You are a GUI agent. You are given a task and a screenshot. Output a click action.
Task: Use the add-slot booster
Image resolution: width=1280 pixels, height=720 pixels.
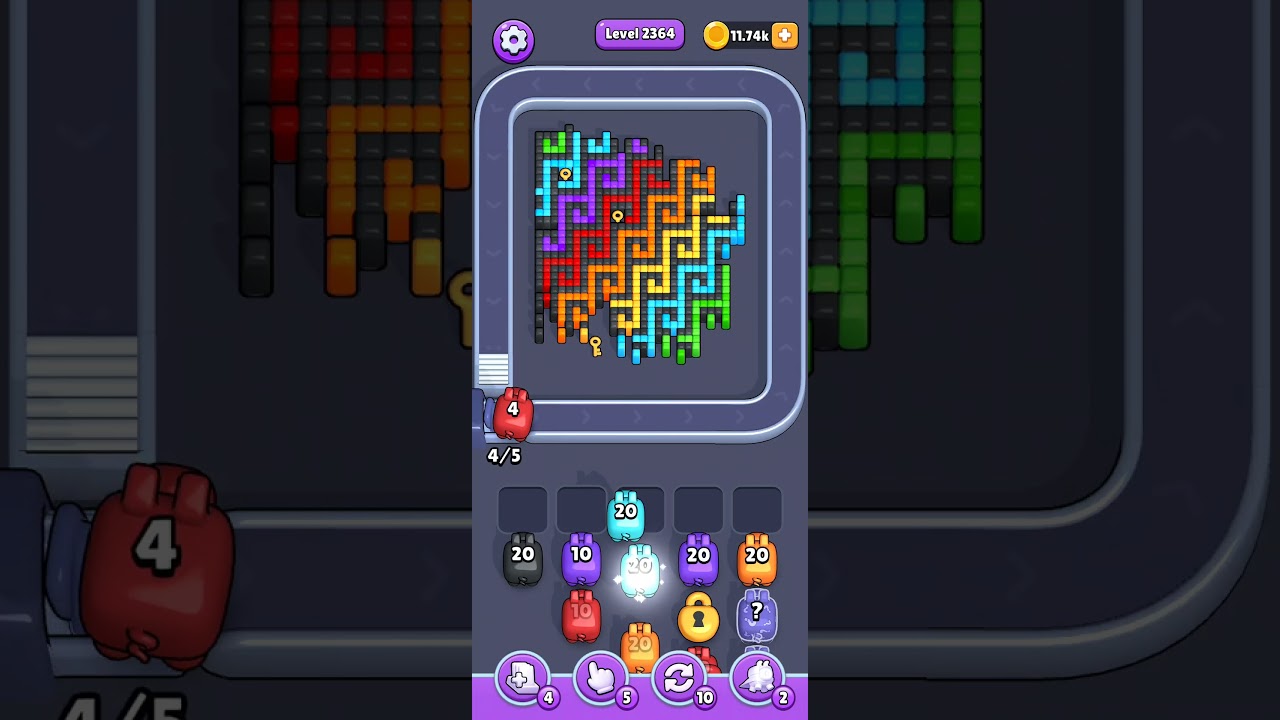click(521, 677)
